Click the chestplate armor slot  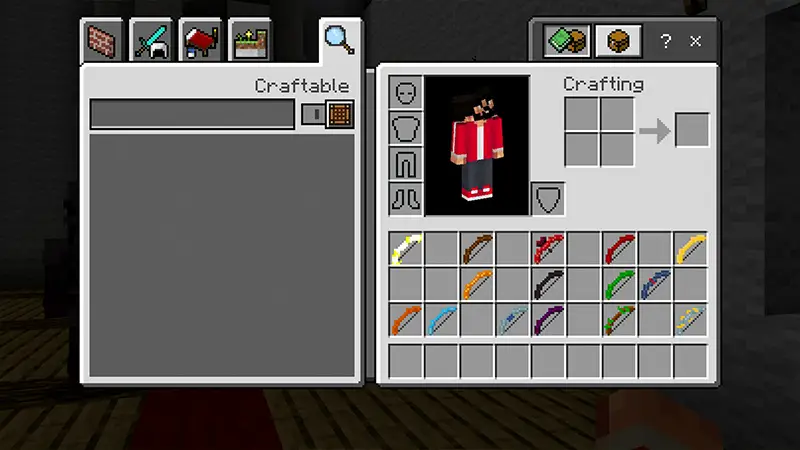click(x=406, y=128)
